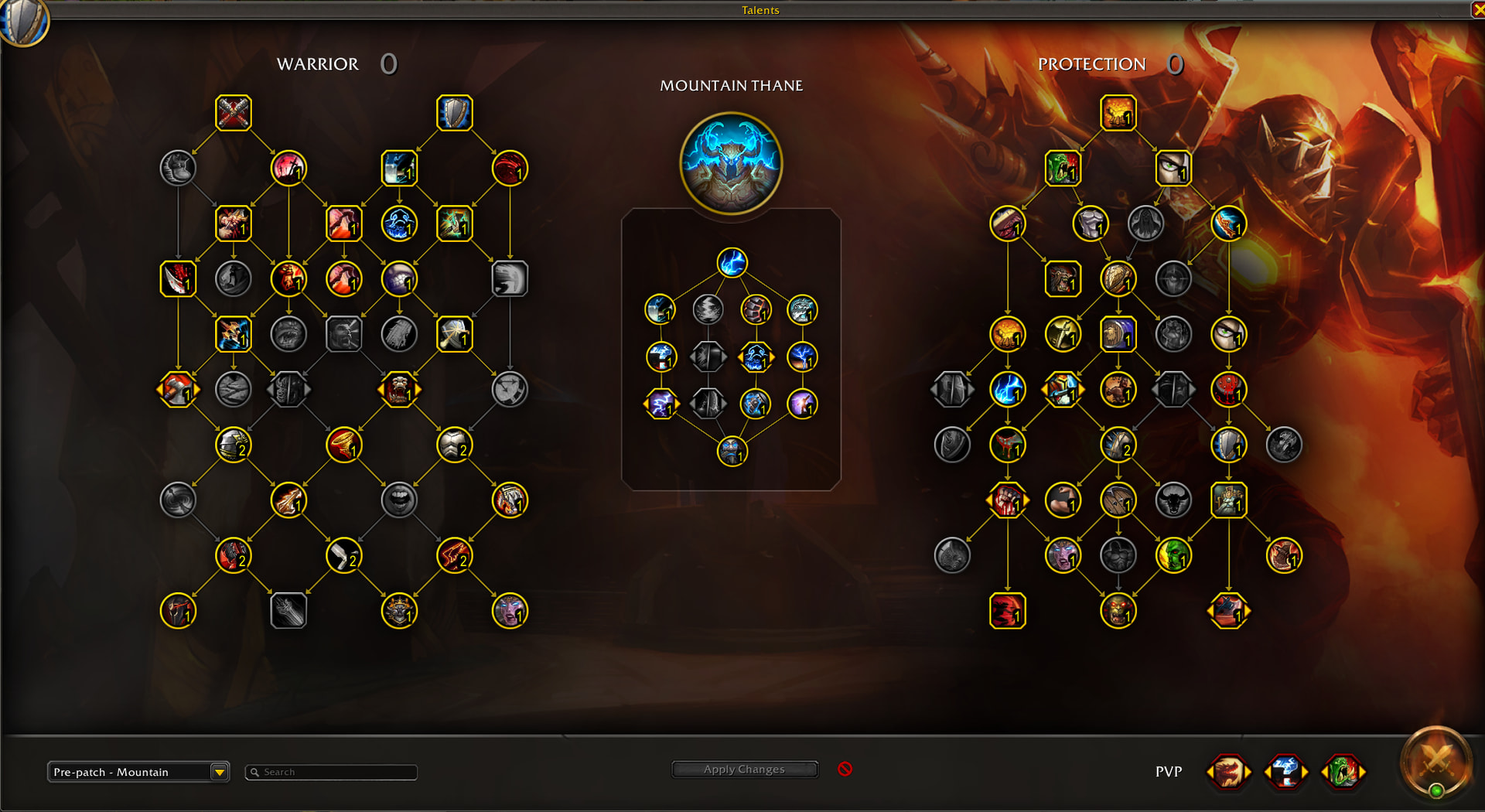The width and height of the screenshot is (1485, 812).
Task: Close the Talents window
Action: pos(1477,10)
